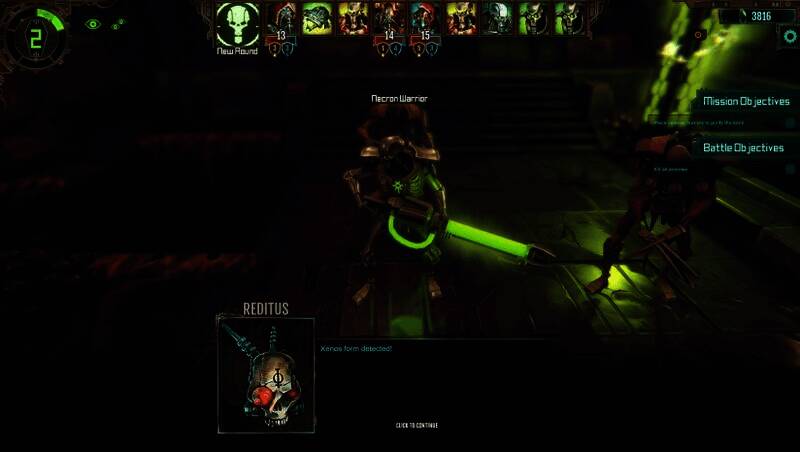Viewport: 800px width, 452px height.
Task: Open the Mission Objectives panel
Action: pyautogui.click(x=746, y=101)
